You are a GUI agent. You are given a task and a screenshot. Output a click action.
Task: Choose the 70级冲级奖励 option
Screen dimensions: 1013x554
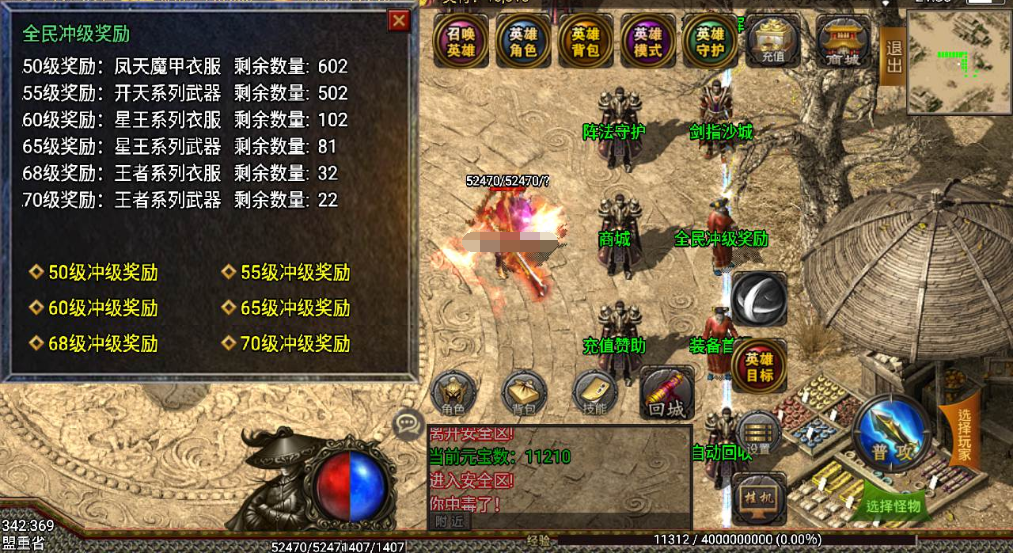click(x=295, y=344)
